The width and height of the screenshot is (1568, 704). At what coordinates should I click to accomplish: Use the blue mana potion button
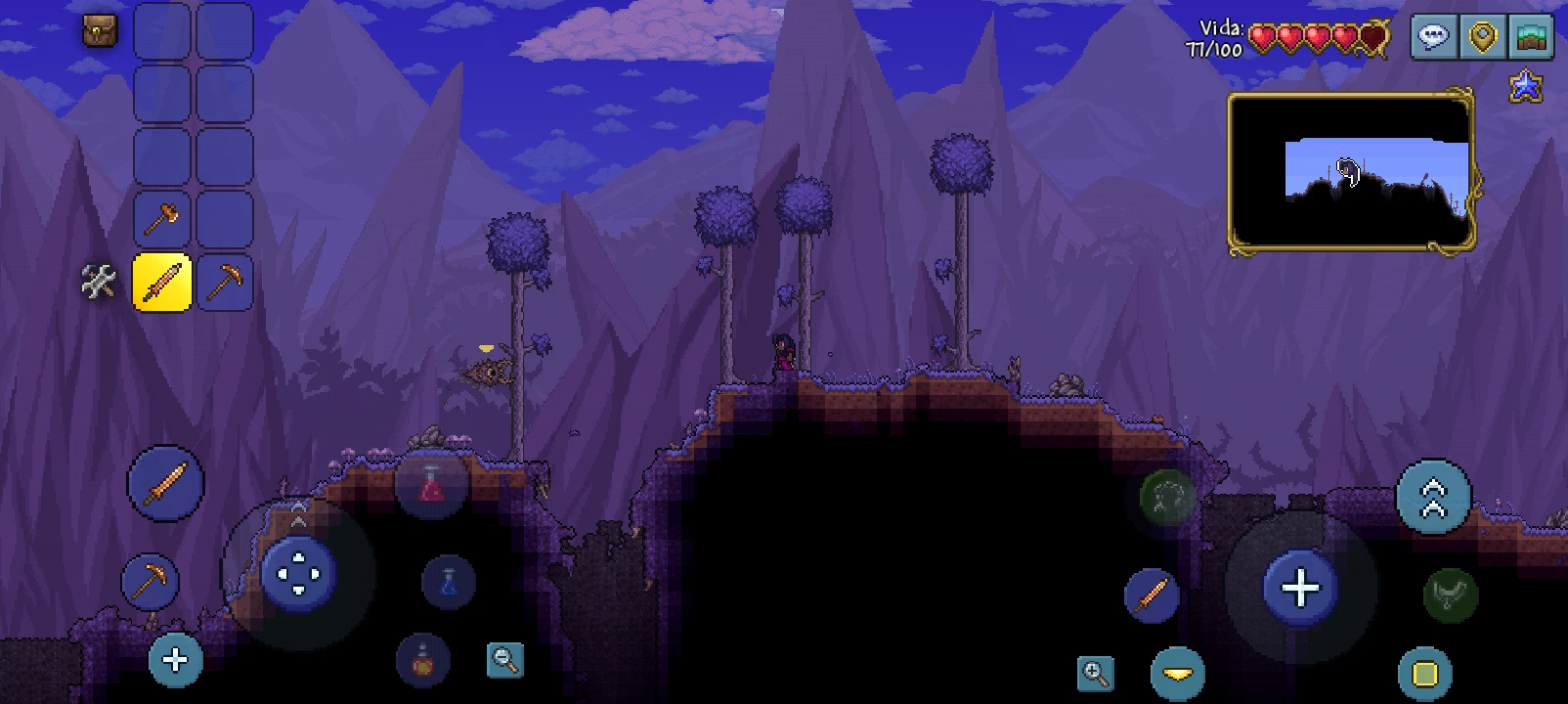(x=449, y=582)
